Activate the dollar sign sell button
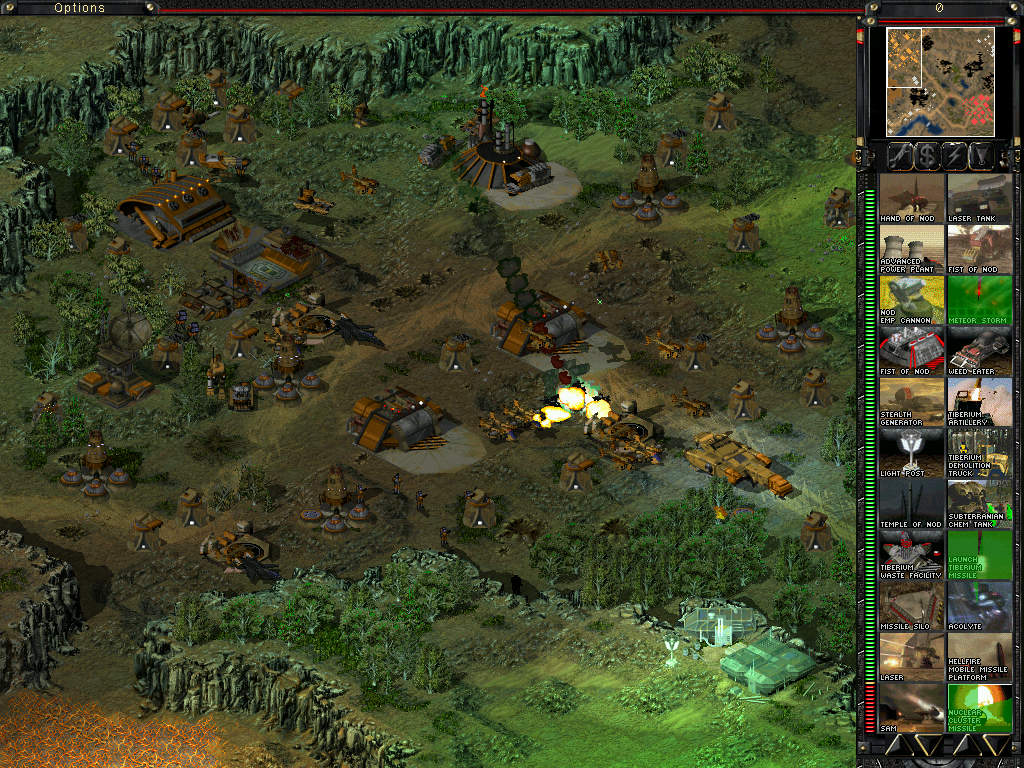This screenshot has height=768, width=1024. tap(927, 155)
